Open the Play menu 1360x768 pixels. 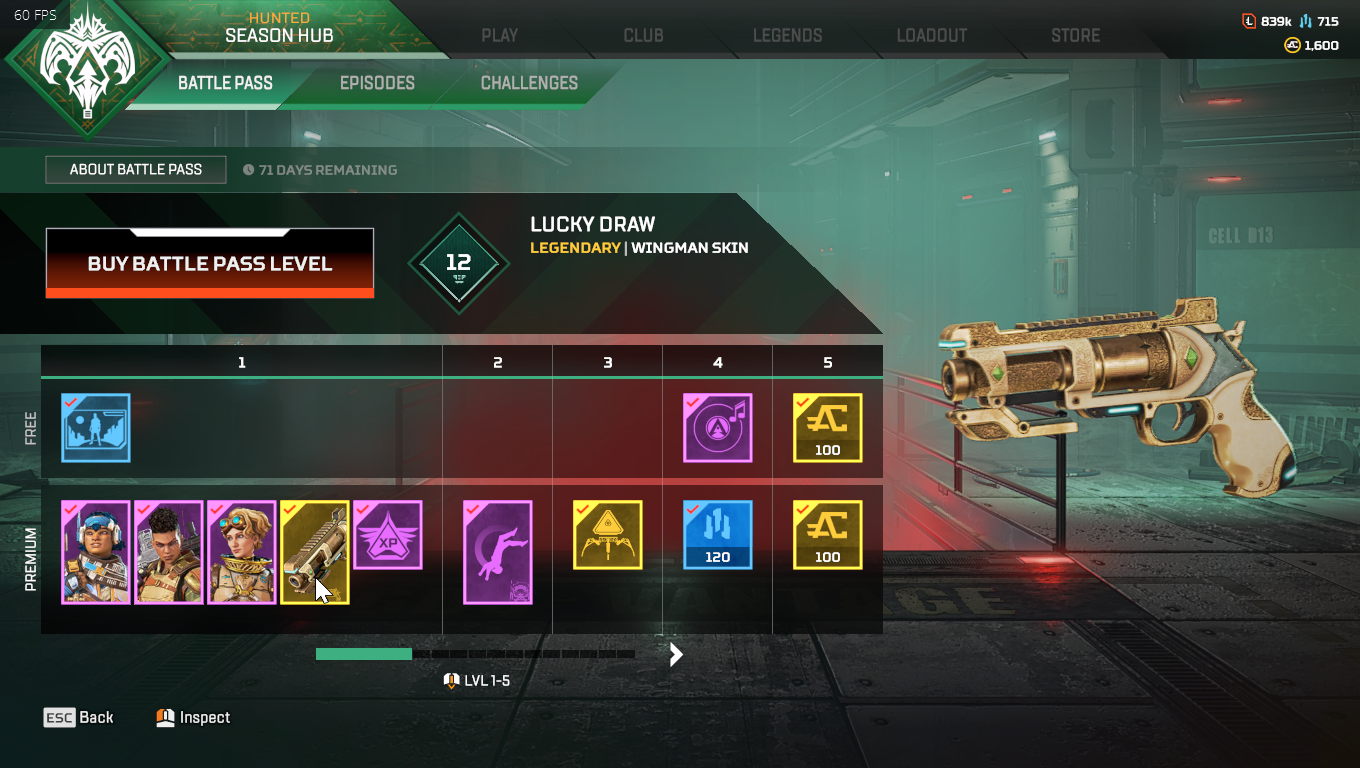[x=499, y=35]
